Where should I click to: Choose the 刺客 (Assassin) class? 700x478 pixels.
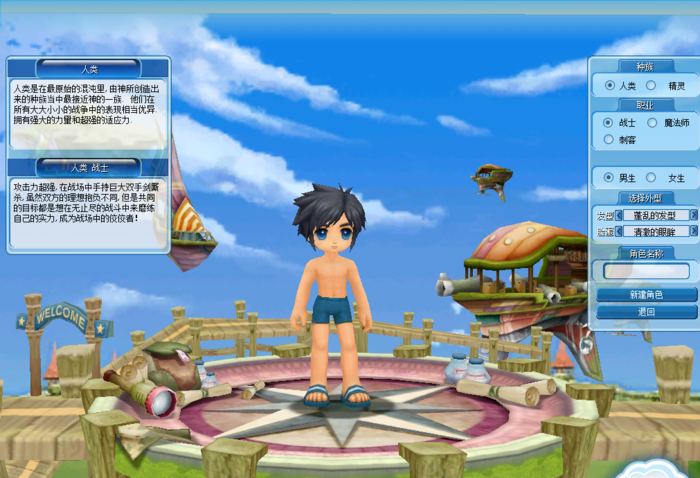[x=610, y=140]
